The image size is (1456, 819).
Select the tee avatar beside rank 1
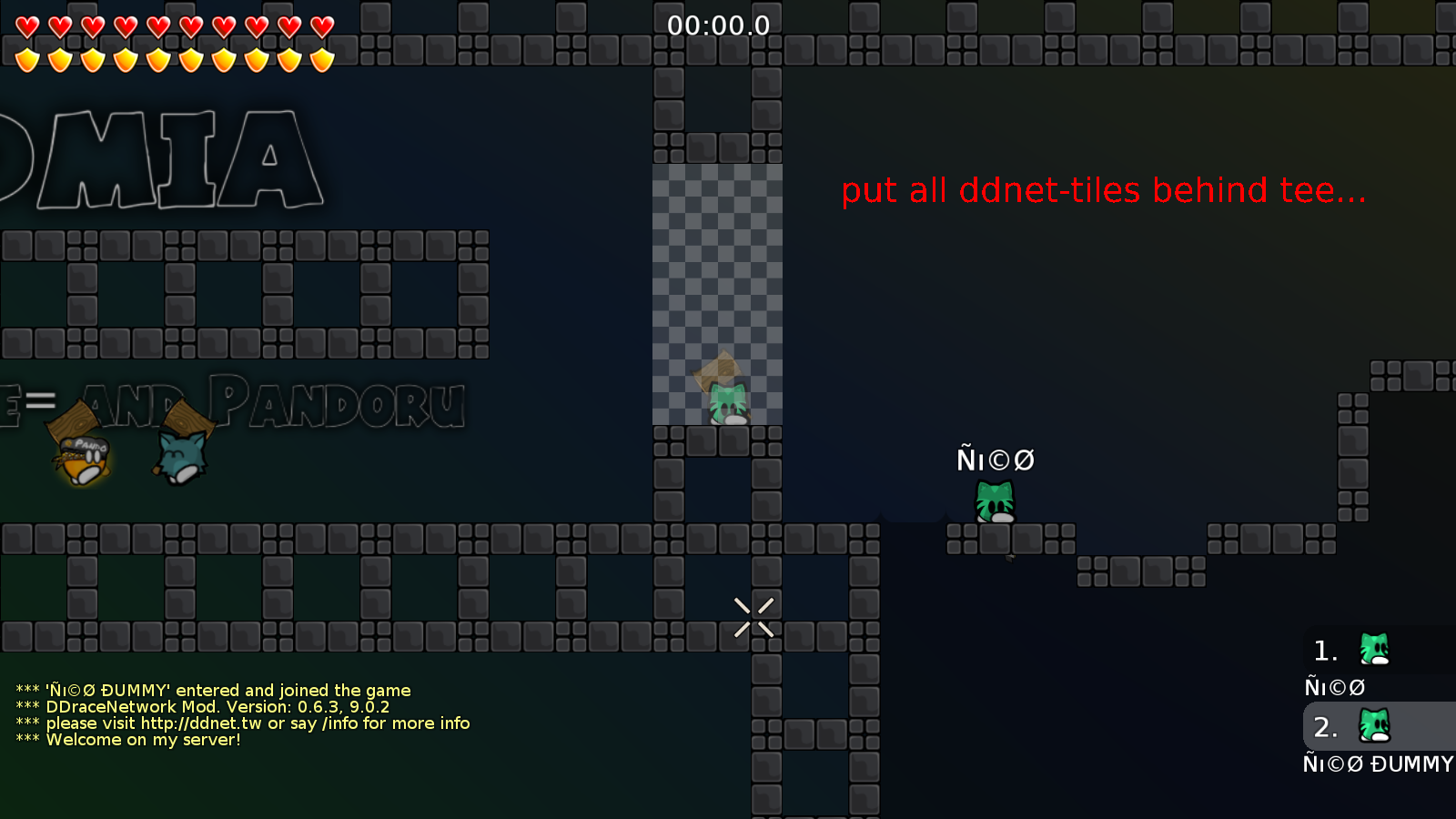tap(1374, 650)
